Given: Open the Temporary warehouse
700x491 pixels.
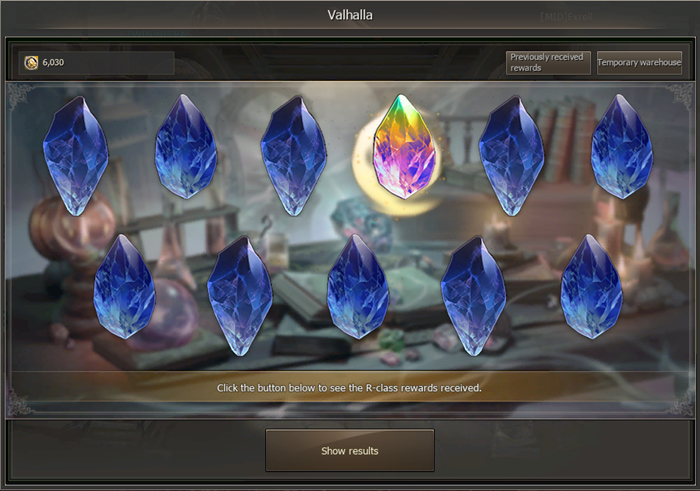Looking at the screenshot, I should [x=639, y=63].
